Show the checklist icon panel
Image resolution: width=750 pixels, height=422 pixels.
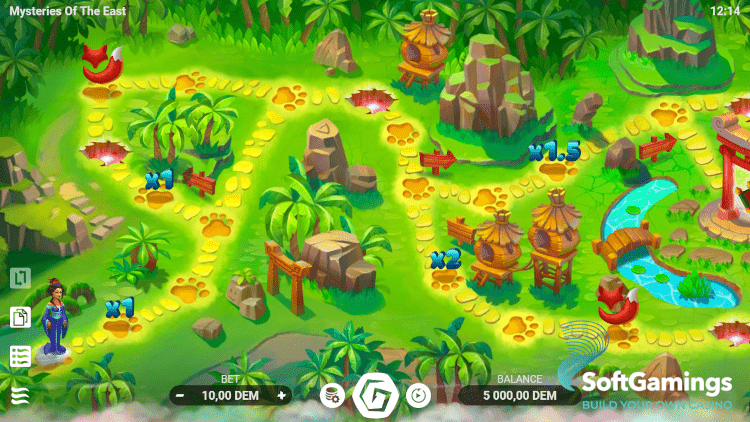click(x=20, y=357)
